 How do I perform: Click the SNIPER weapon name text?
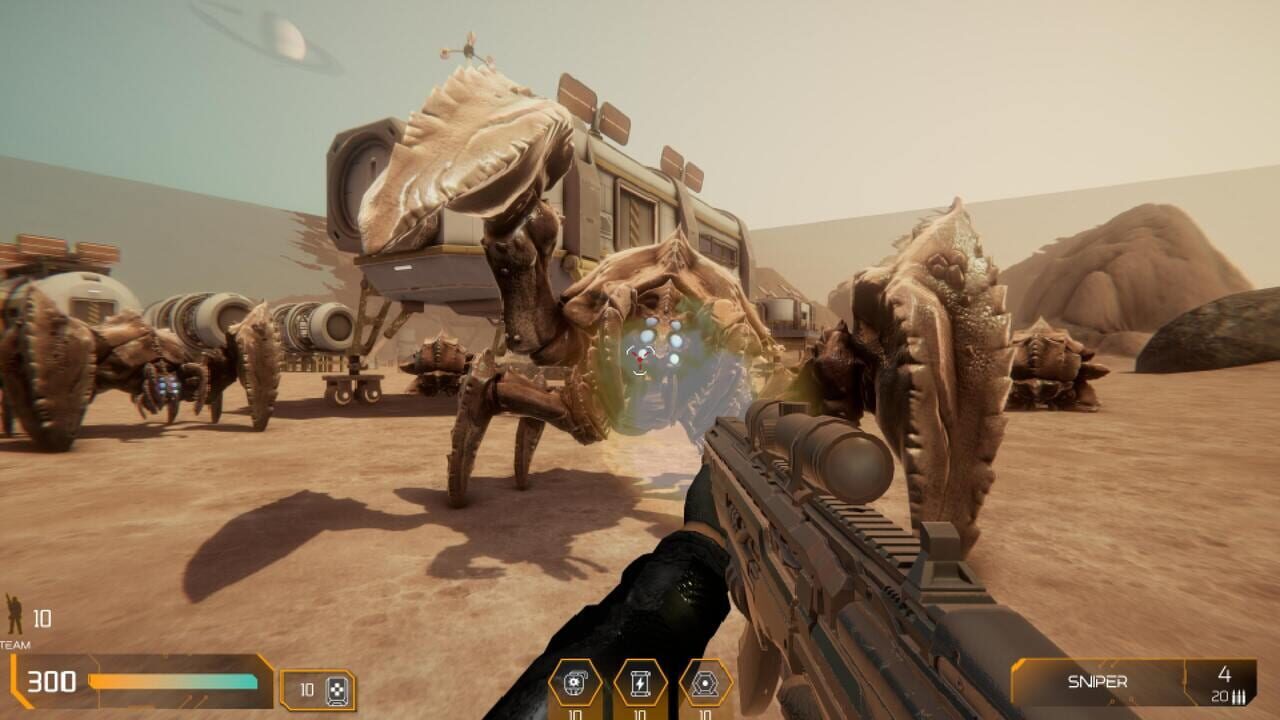1098,681
